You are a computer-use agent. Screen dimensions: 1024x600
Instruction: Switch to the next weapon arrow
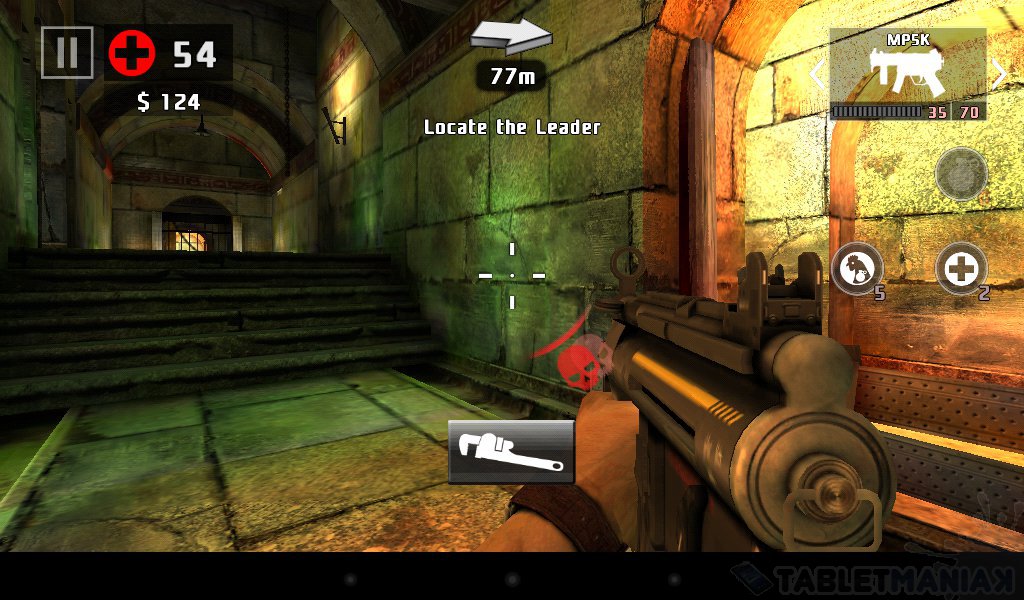[x=998, y=74]
